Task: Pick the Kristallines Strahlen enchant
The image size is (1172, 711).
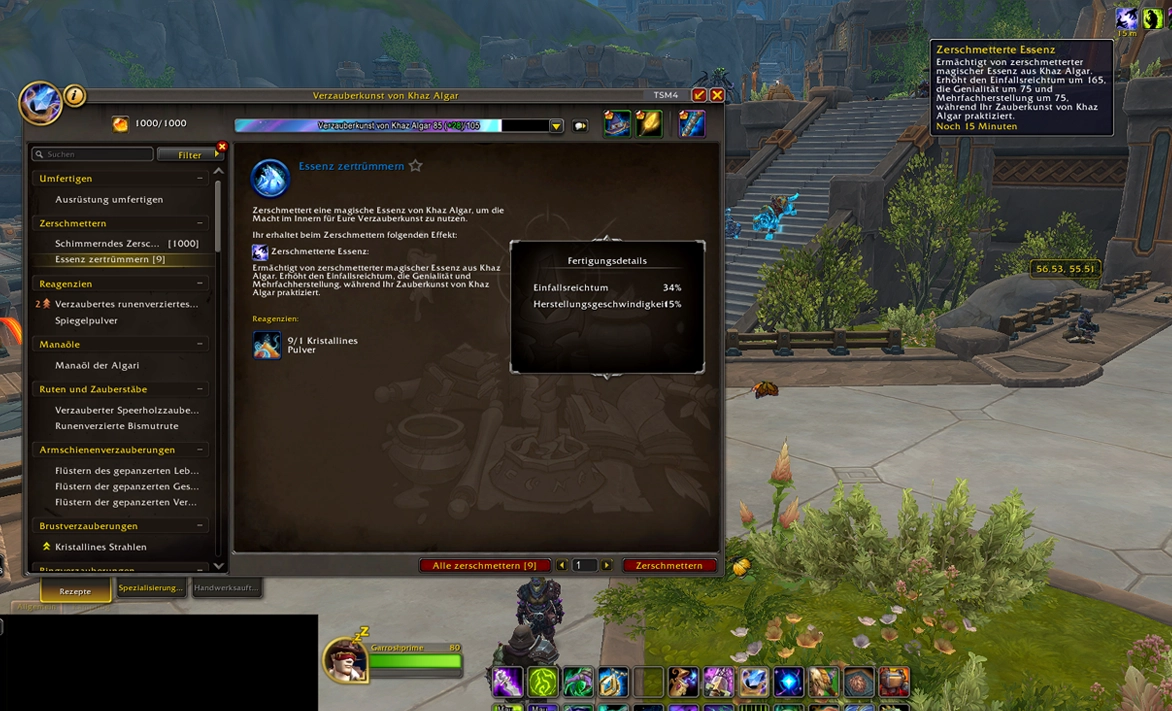Action: coord(100,547)
